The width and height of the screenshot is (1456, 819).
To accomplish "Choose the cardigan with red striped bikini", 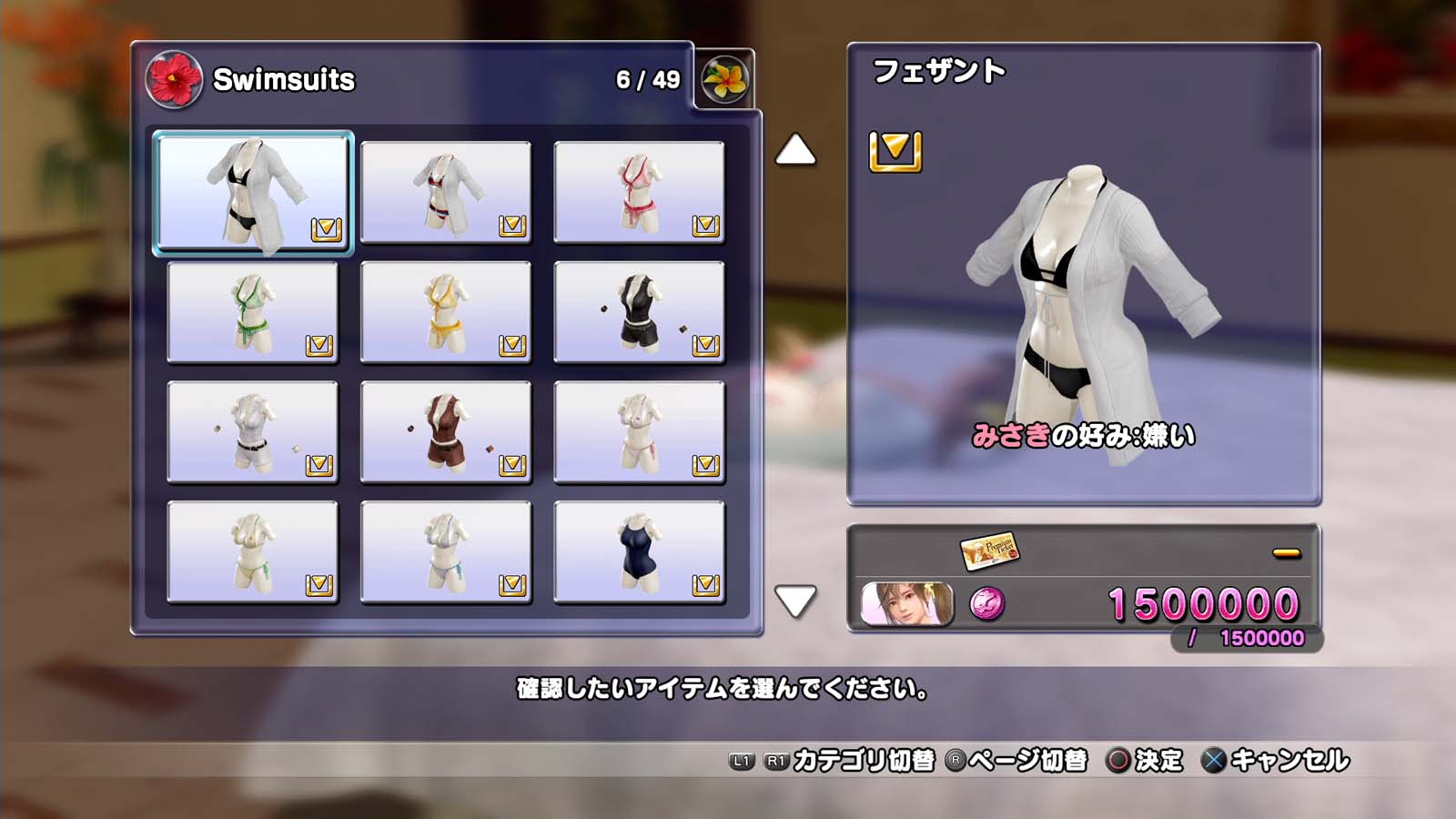I will pyautogui.click(x=446, y=192).
